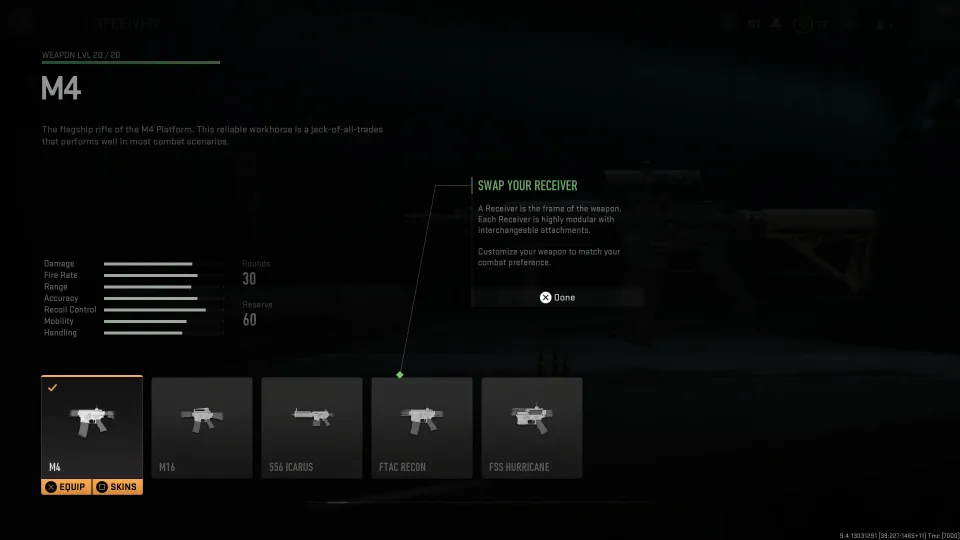
Task: Choose the FSS Hurricane receiver
Action: (532, 427)
